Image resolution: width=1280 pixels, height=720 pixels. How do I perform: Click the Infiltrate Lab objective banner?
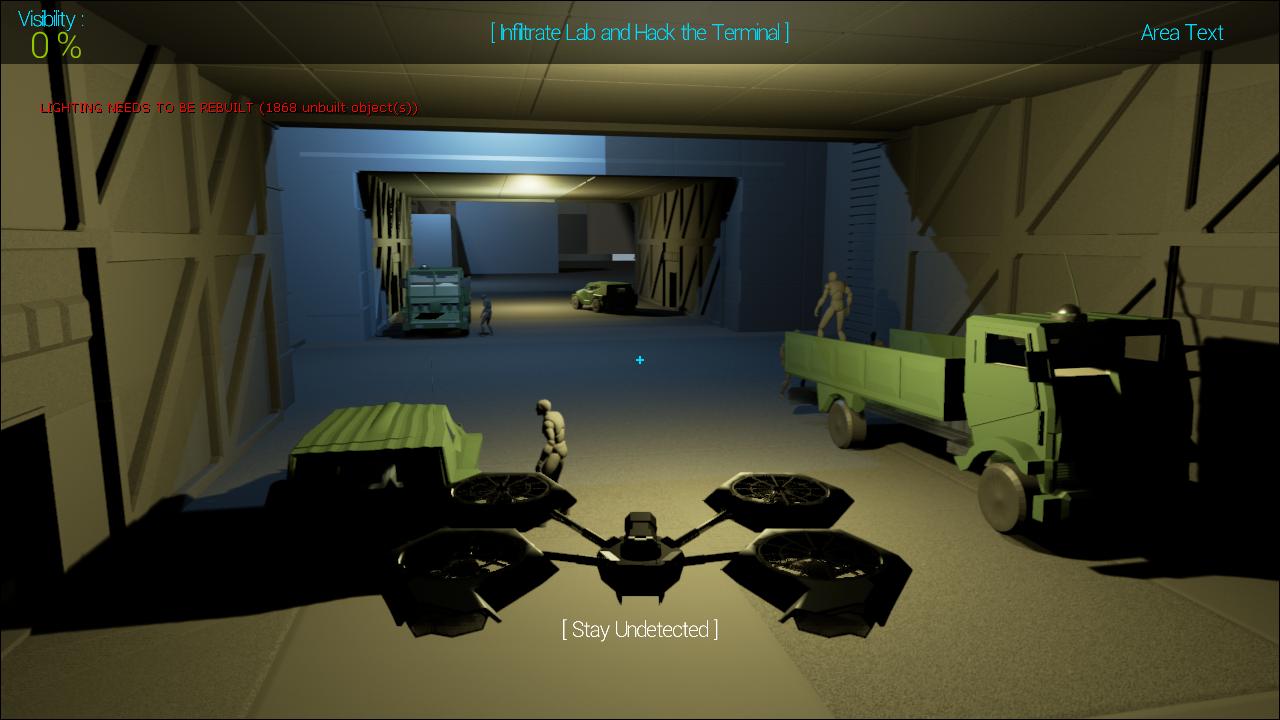pos(639,32)
